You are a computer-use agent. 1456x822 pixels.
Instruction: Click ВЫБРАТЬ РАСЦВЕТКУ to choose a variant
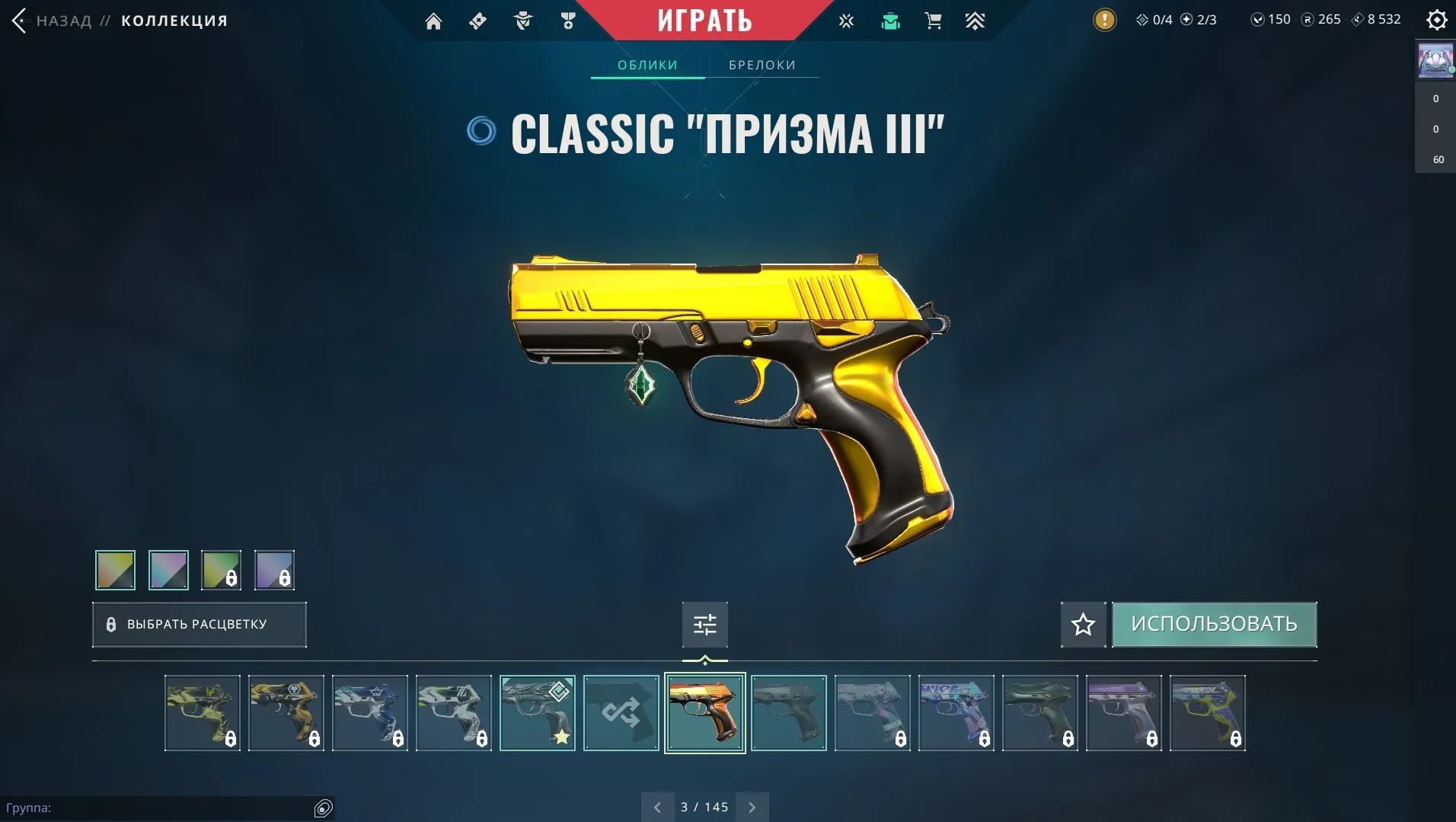pos(199,624)
